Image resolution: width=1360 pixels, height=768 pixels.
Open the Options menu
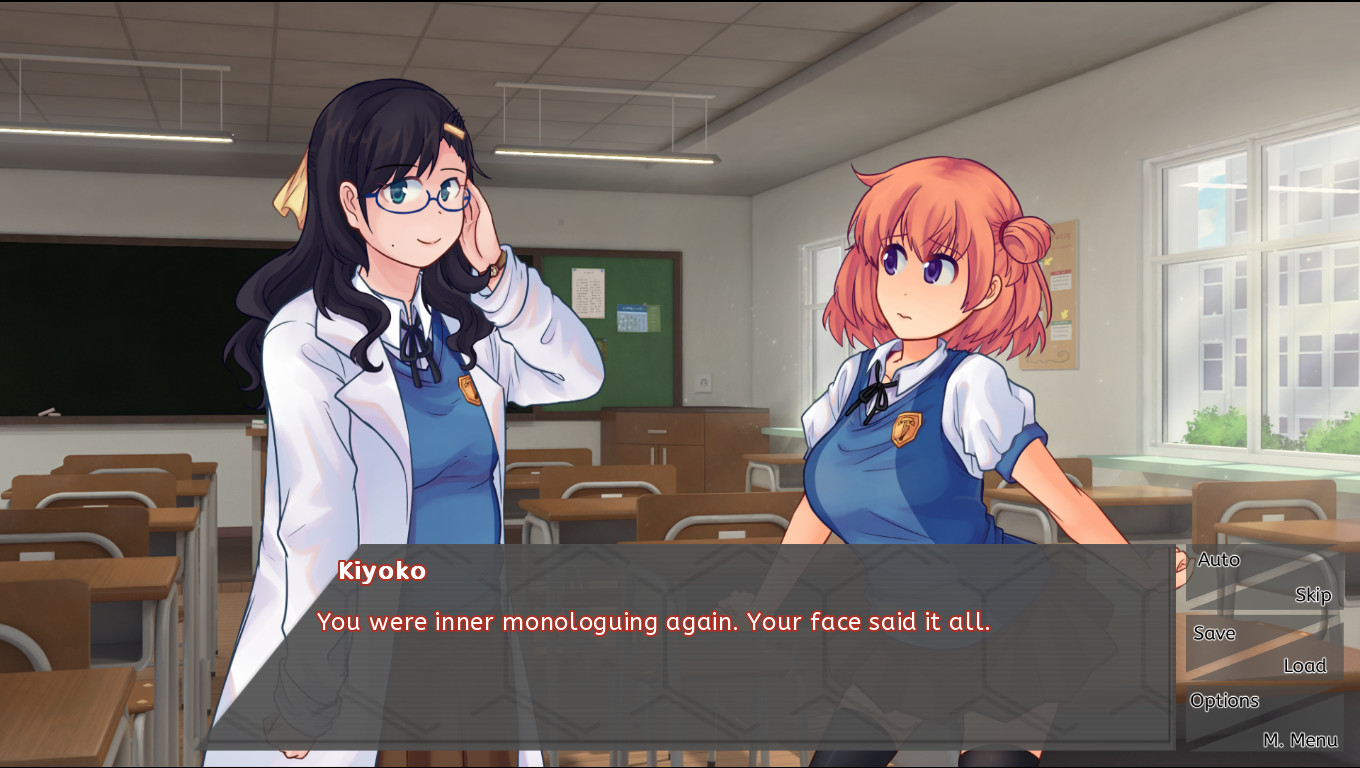click(1224, 700)
